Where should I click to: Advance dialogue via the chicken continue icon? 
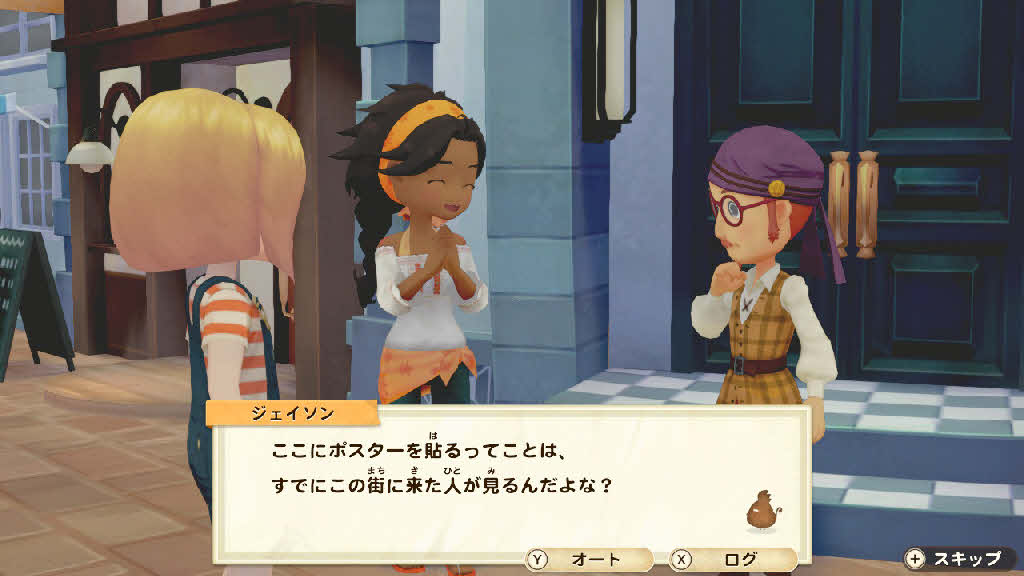pyautogui.click(x=762, y=510)
